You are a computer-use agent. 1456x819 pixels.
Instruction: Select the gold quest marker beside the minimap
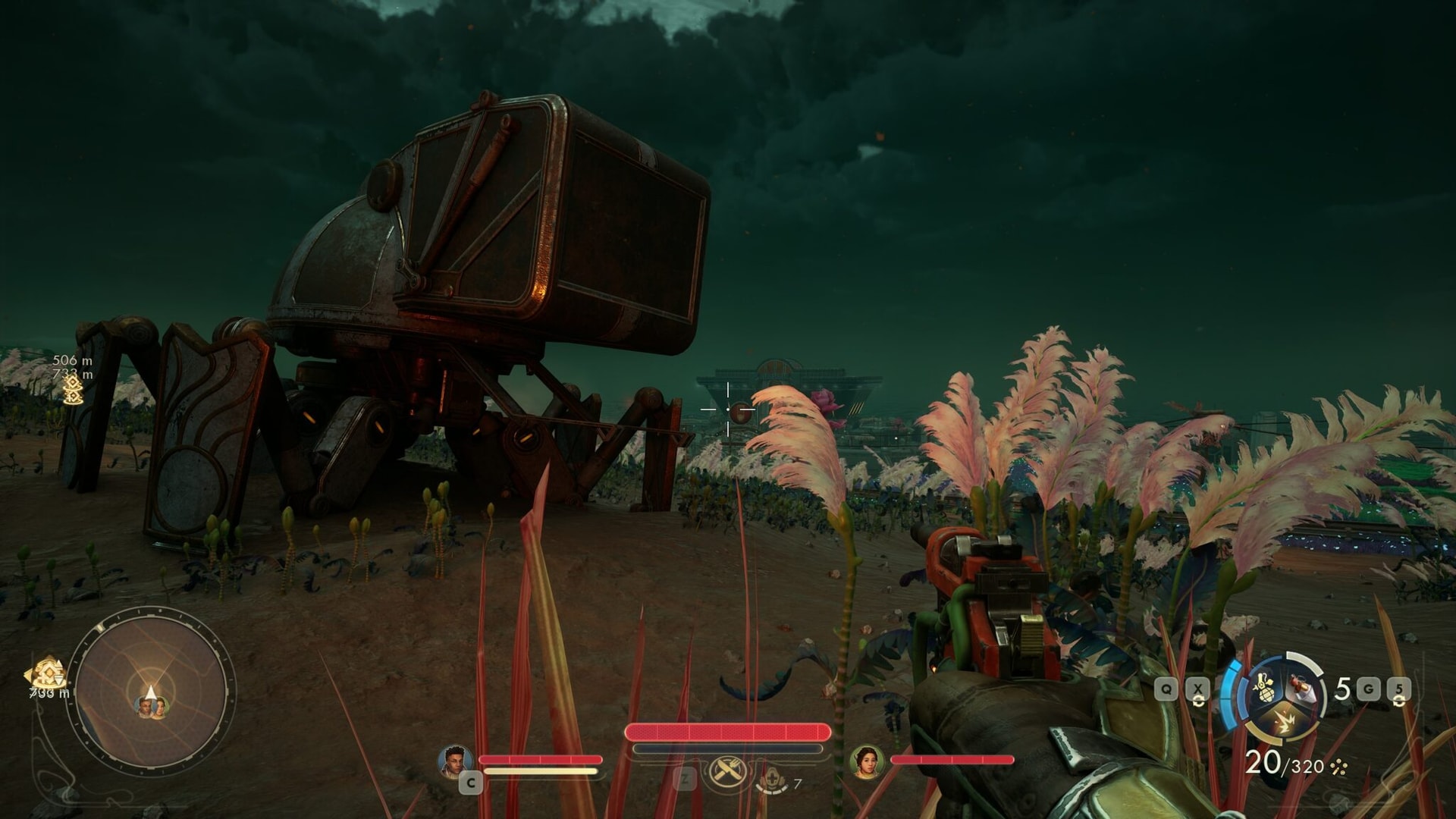(47, 673)
